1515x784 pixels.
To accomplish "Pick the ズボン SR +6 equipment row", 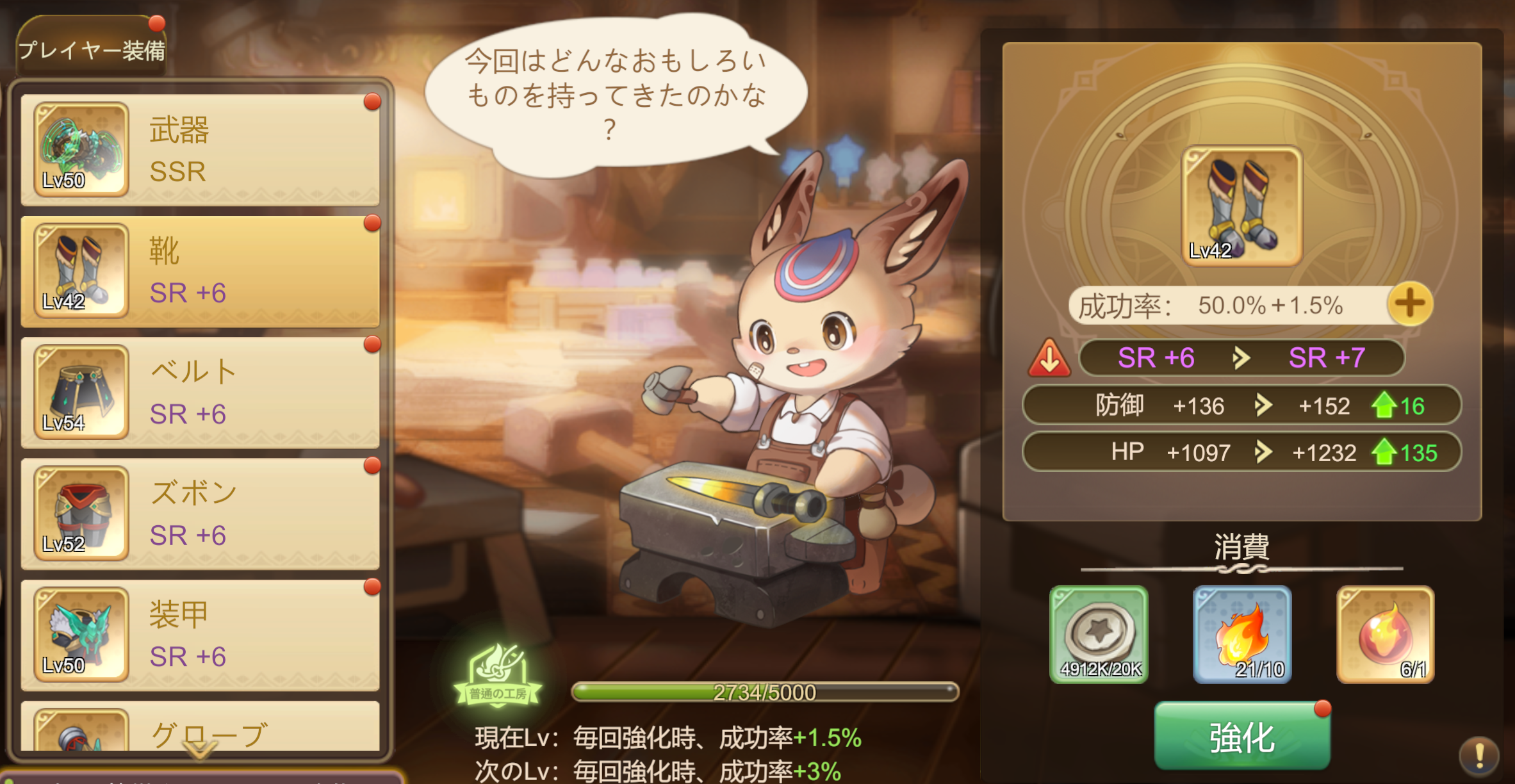I will tap(200, 514).
